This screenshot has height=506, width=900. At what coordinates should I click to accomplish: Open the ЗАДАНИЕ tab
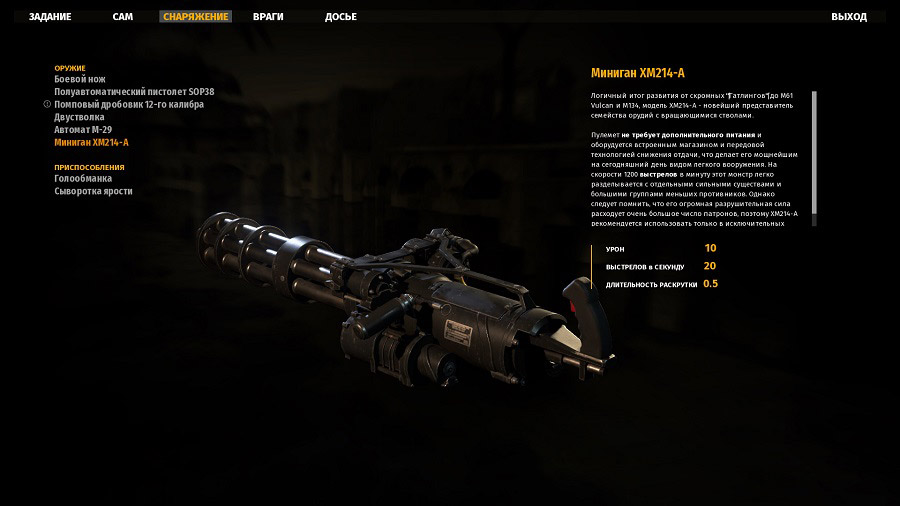tap(50, 17)
